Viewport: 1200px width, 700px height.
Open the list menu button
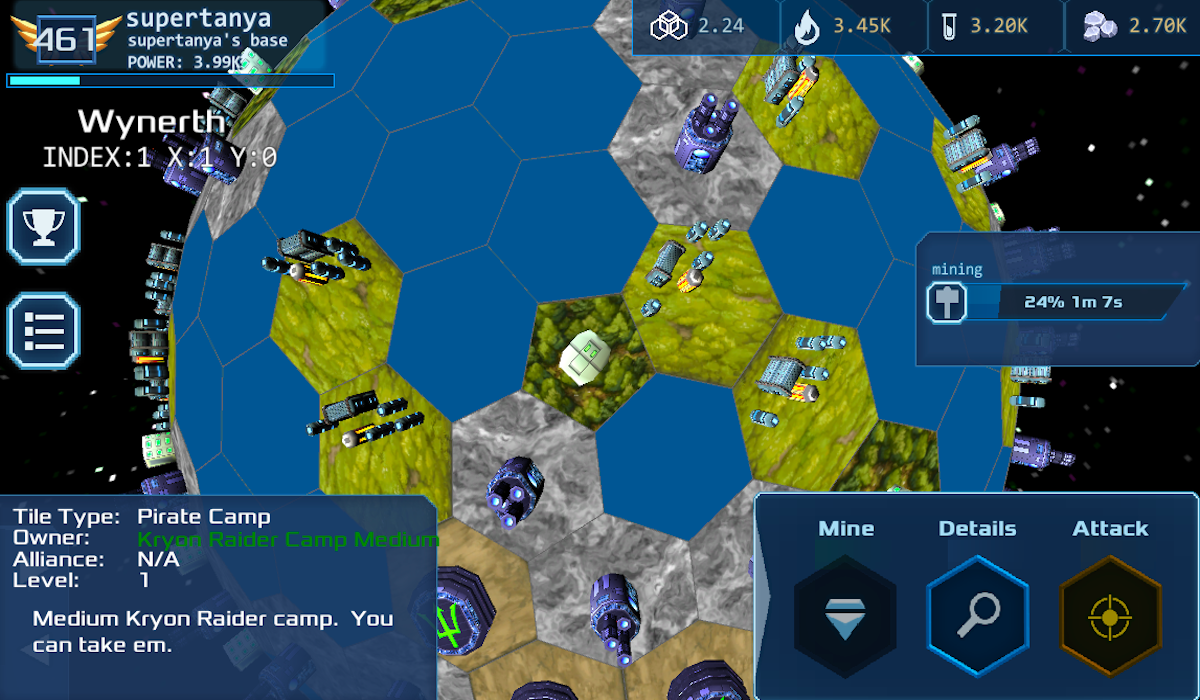(x=43, y=330)
